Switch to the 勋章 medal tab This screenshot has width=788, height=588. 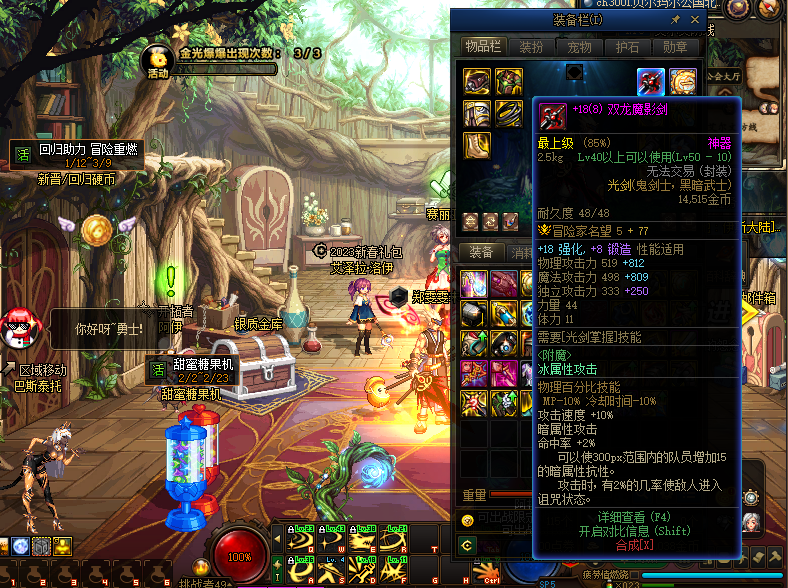pos(676,47)
